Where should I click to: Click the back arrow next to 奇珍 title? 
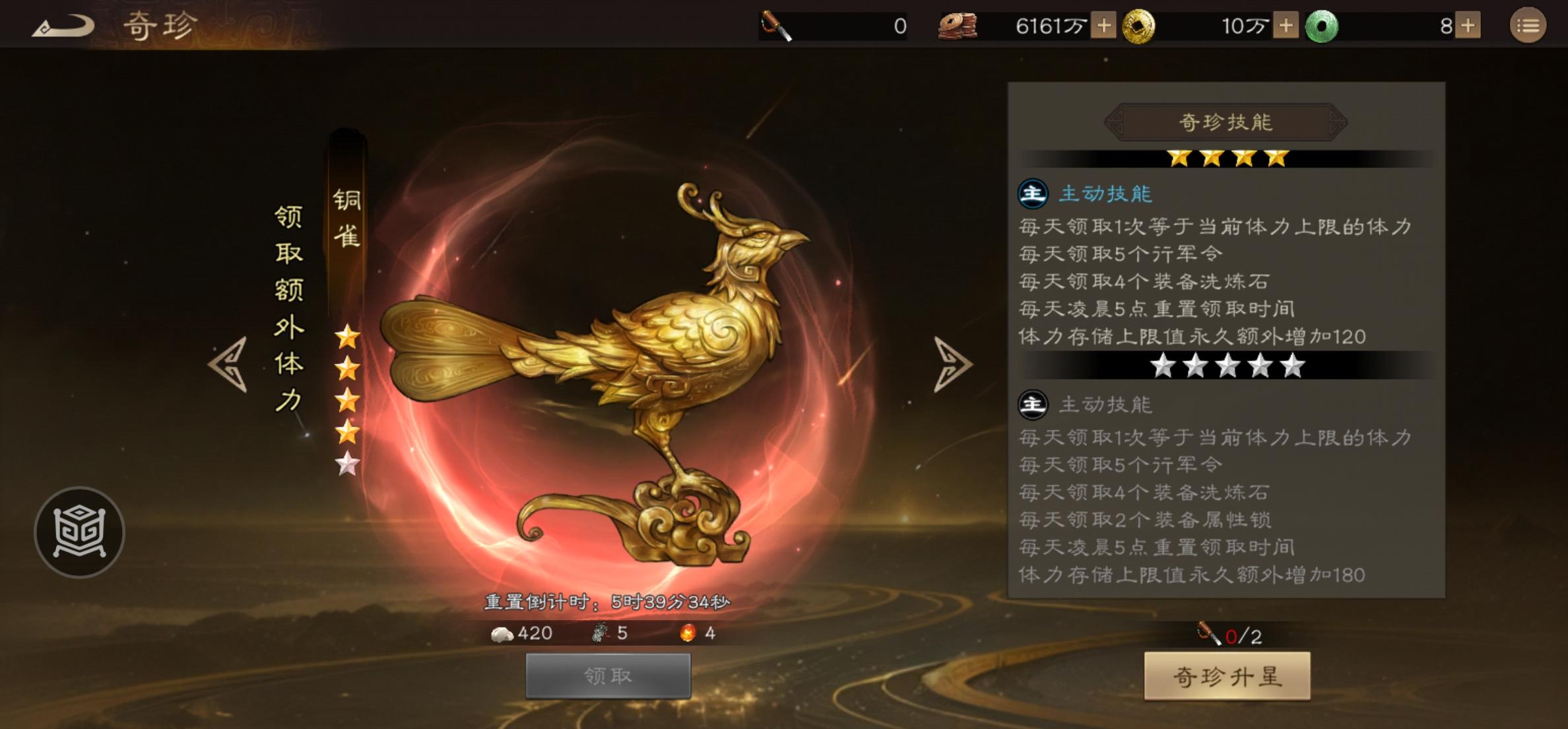click(x=63, y=25)
